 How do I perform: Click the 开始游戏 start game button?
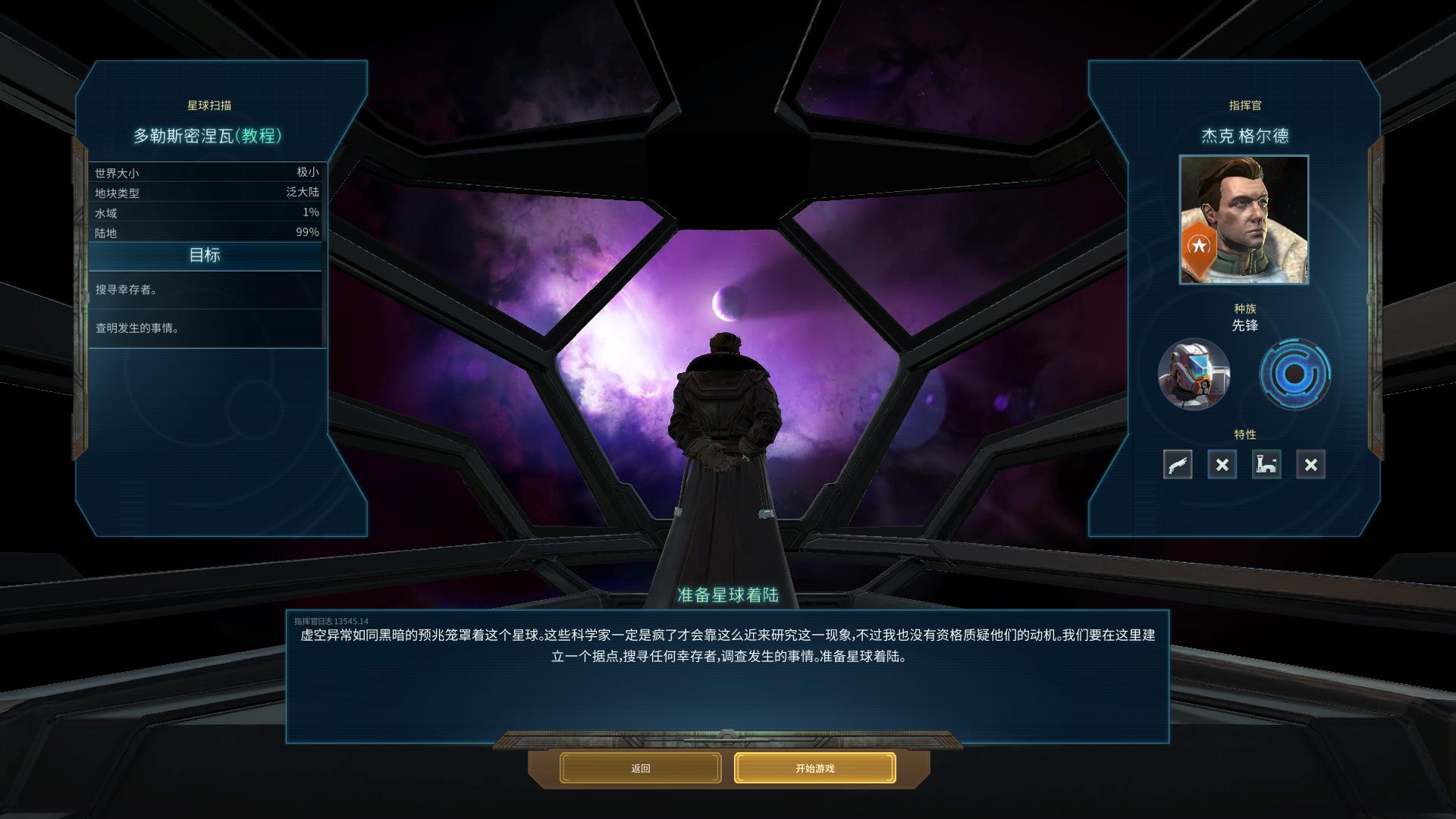coord(814,768)
